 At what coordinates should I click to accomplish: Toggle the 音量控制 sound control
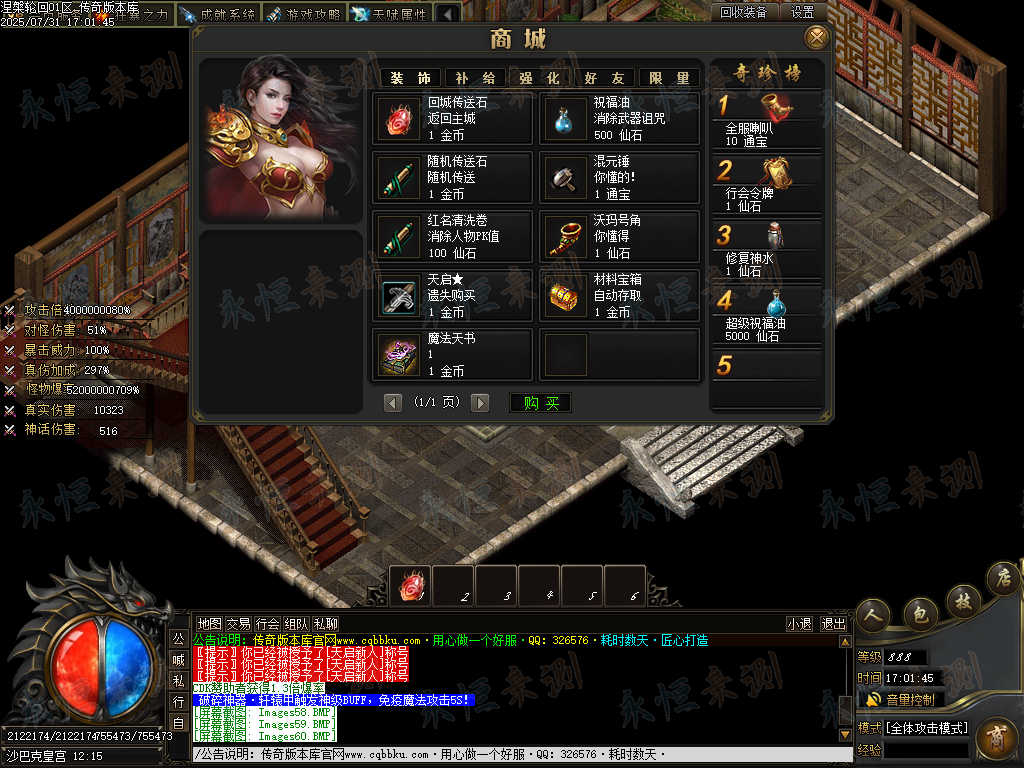[901, 699]
